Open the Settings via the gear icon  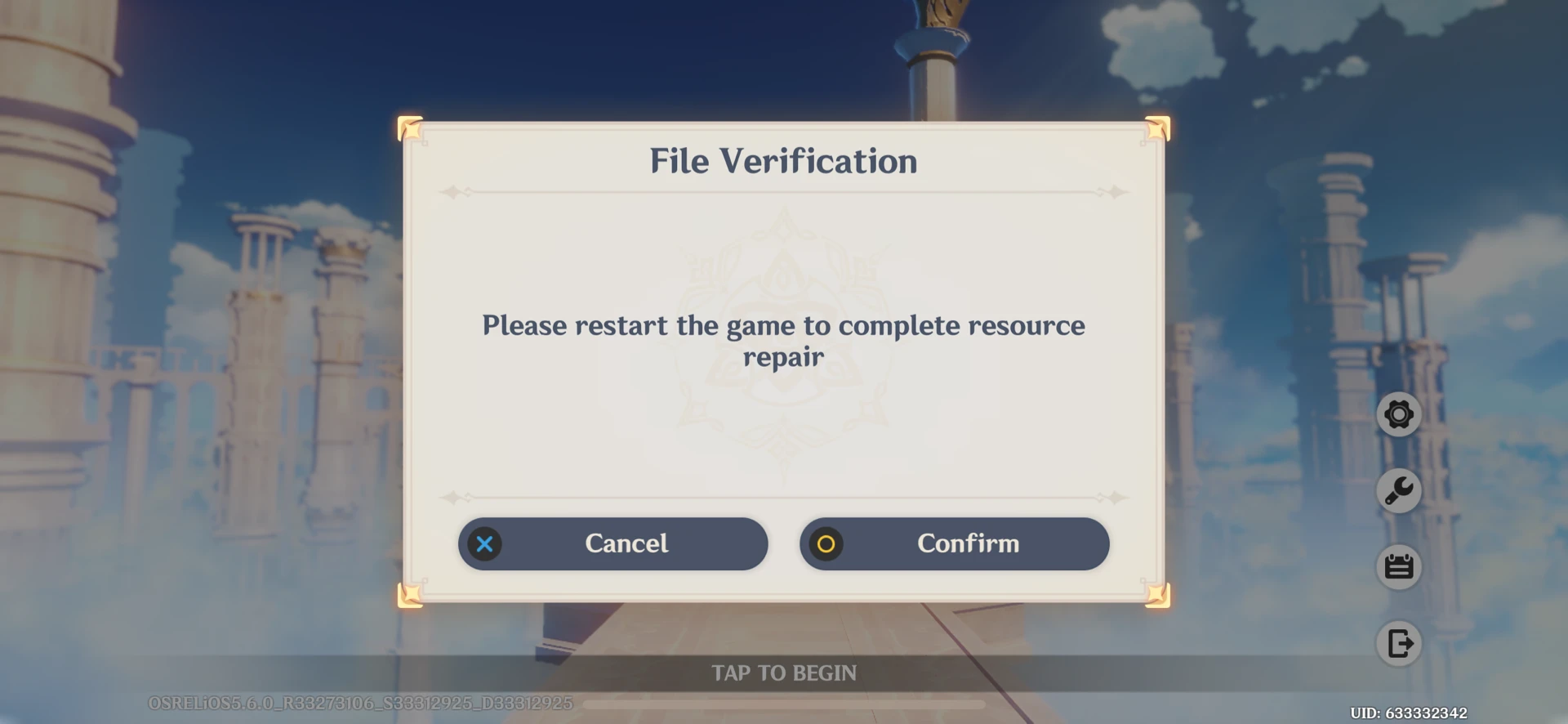pos(1400,414)
